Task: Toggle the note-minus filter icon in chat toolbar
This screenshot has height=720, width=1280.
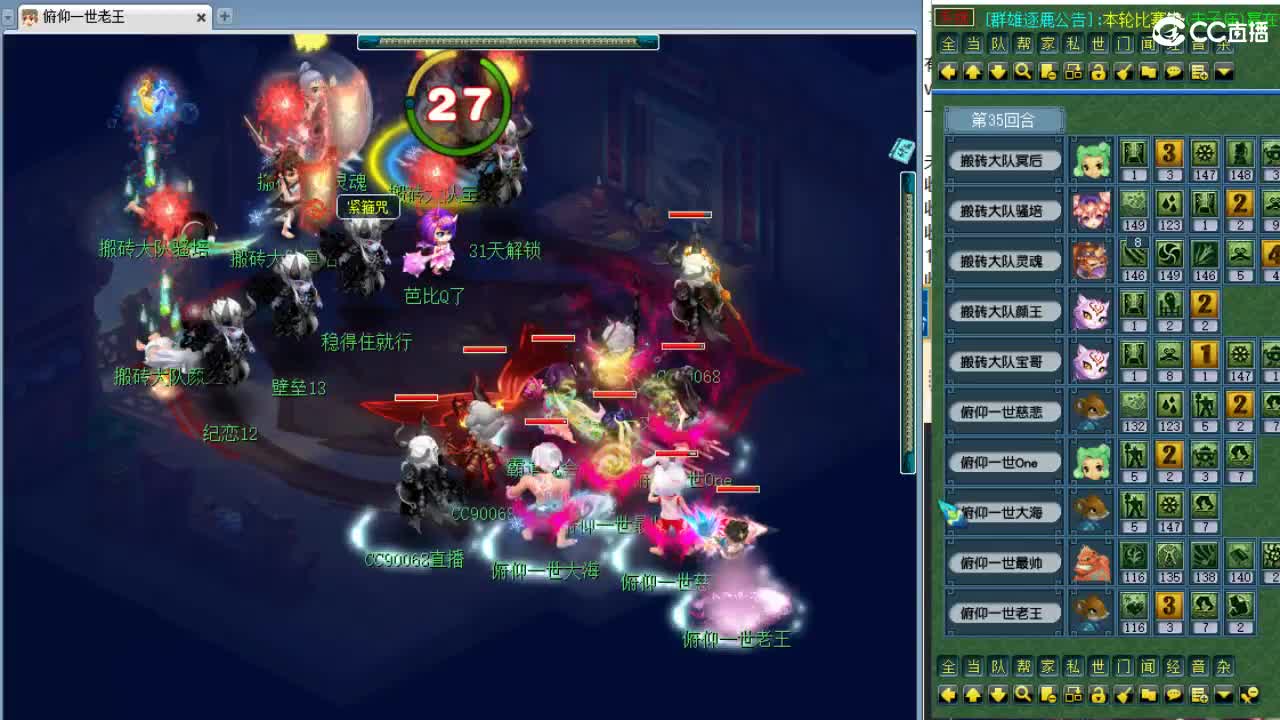Action: 1047,71
